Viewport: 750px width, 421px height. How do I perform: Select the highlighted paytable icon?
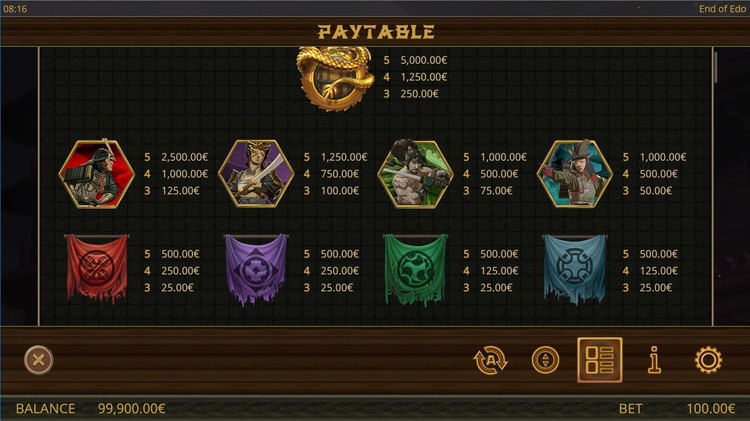600,360
